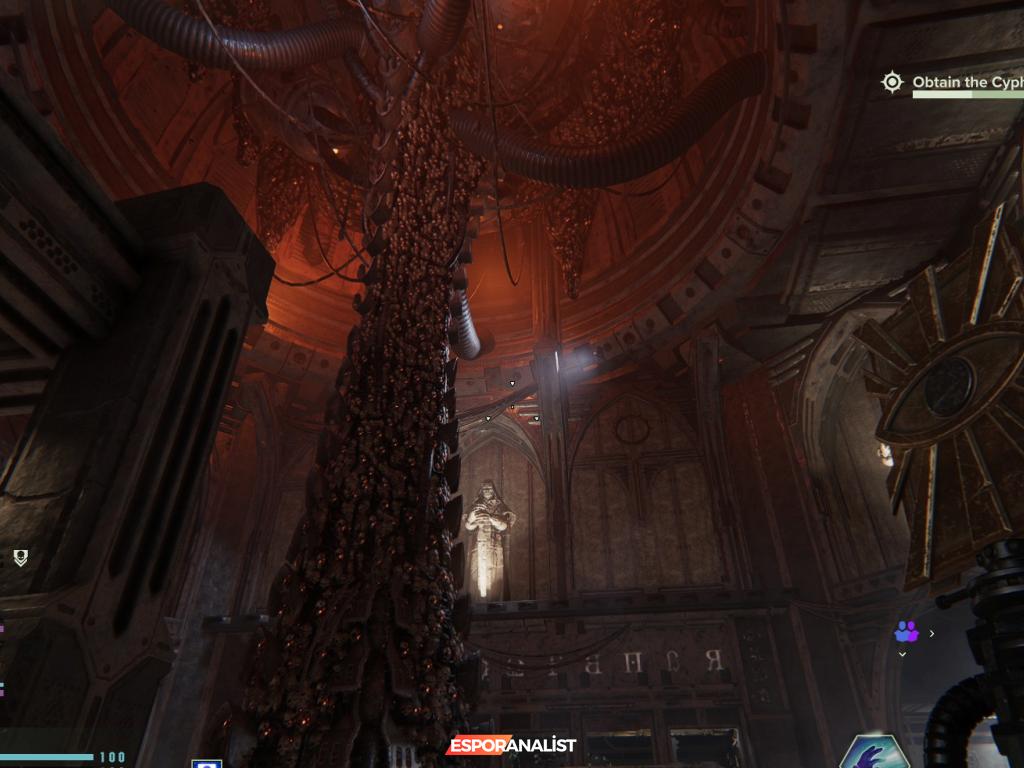Expand the right arrow beside squad icon
The image size is (1024, 768).
point(932,633)
